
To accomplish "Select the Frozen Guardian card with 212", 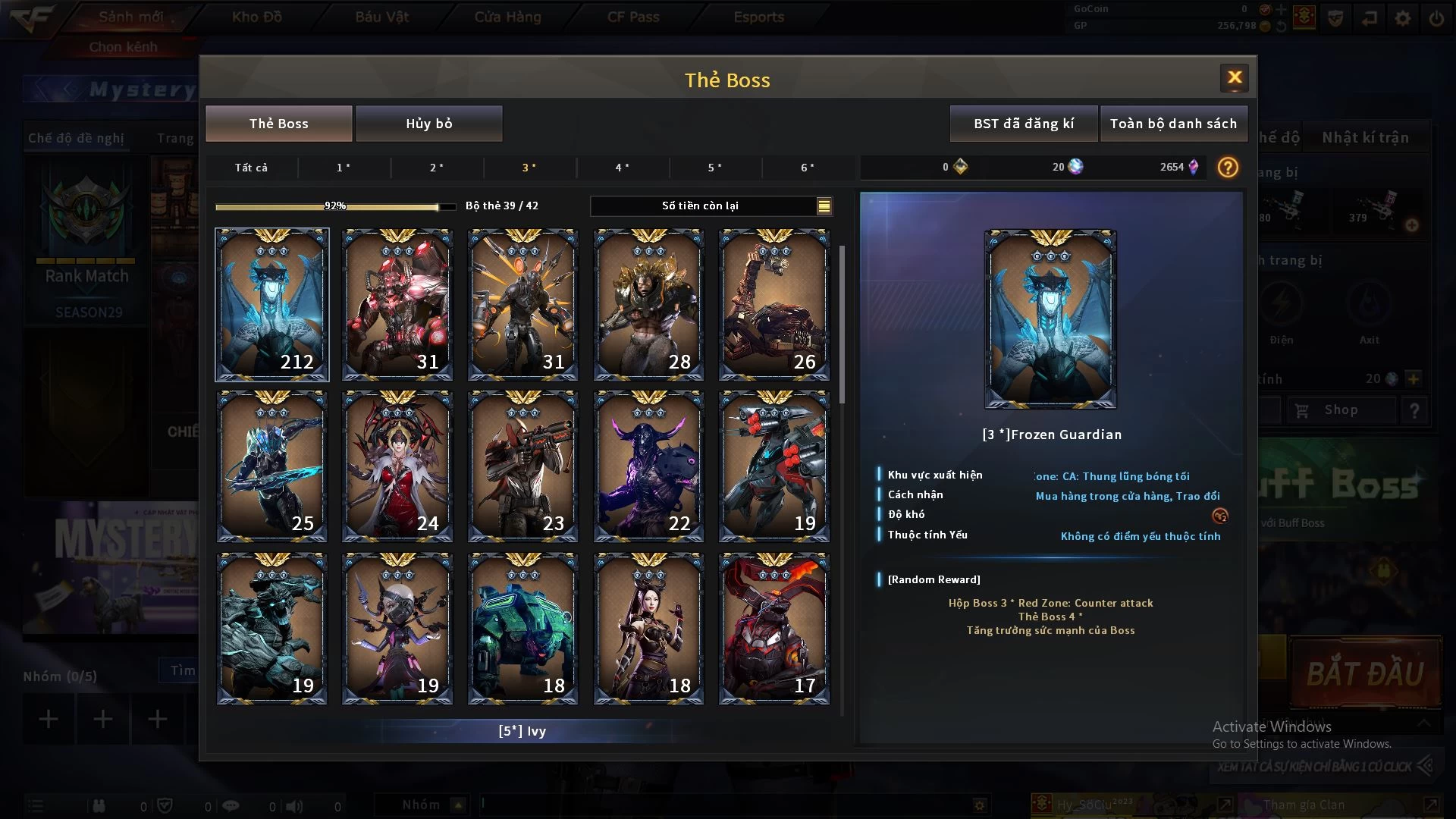I will click(x=272, y=304).
